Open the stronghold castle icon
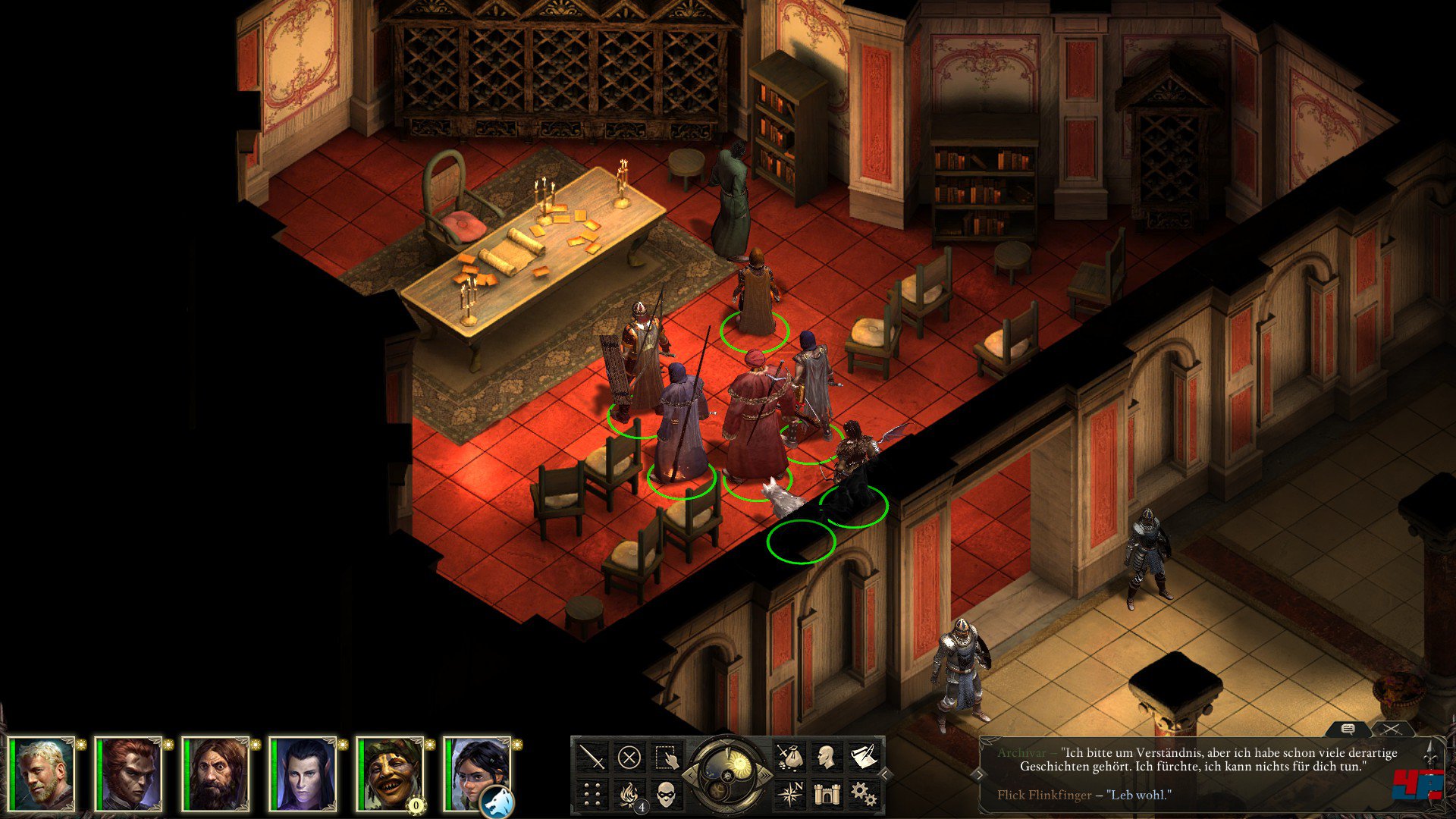Viewport: 1456px width, 819px height. tap(826, 794)
